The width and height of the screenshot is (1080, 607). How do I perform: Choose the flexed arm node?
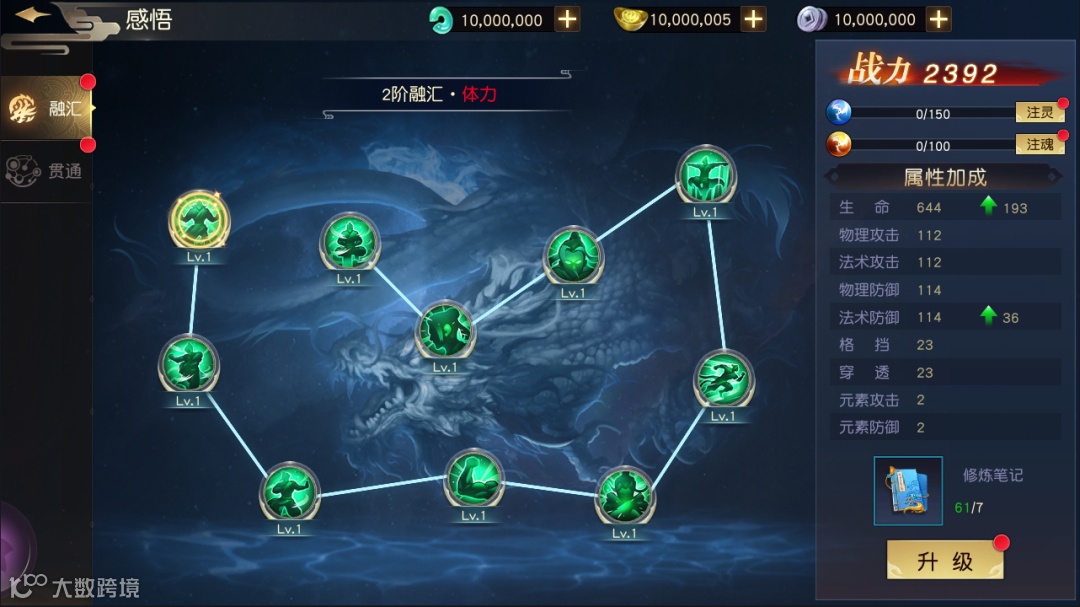click(x=474, y=478)
